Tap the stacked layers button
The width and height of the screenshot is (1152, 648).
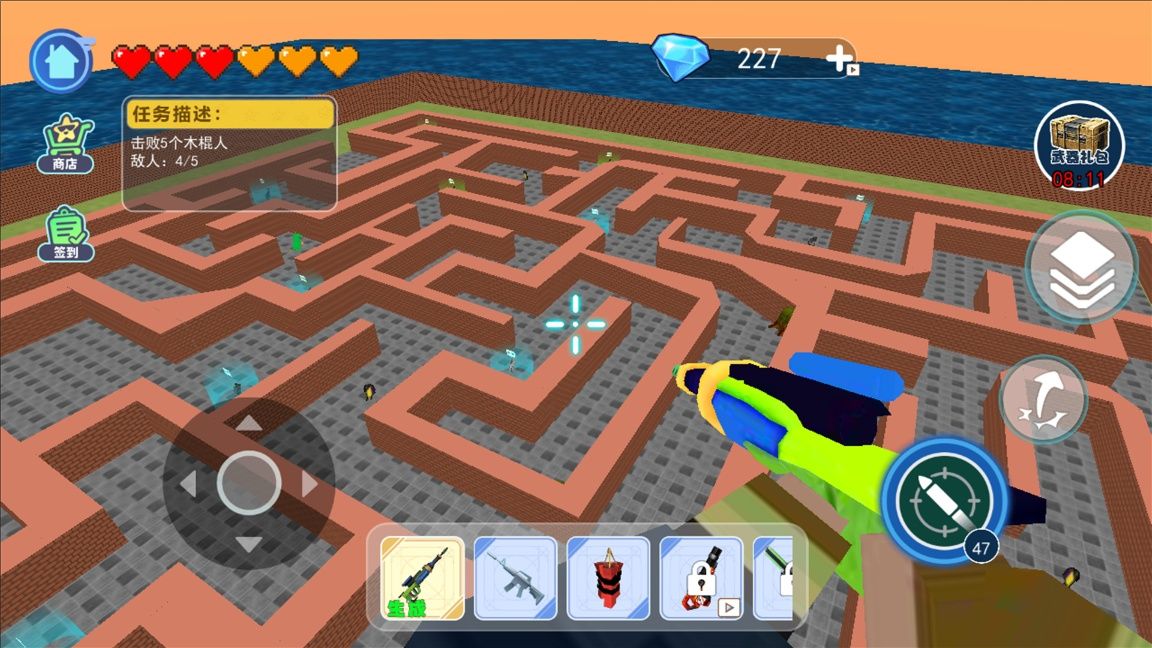(x=1081, y=266)
